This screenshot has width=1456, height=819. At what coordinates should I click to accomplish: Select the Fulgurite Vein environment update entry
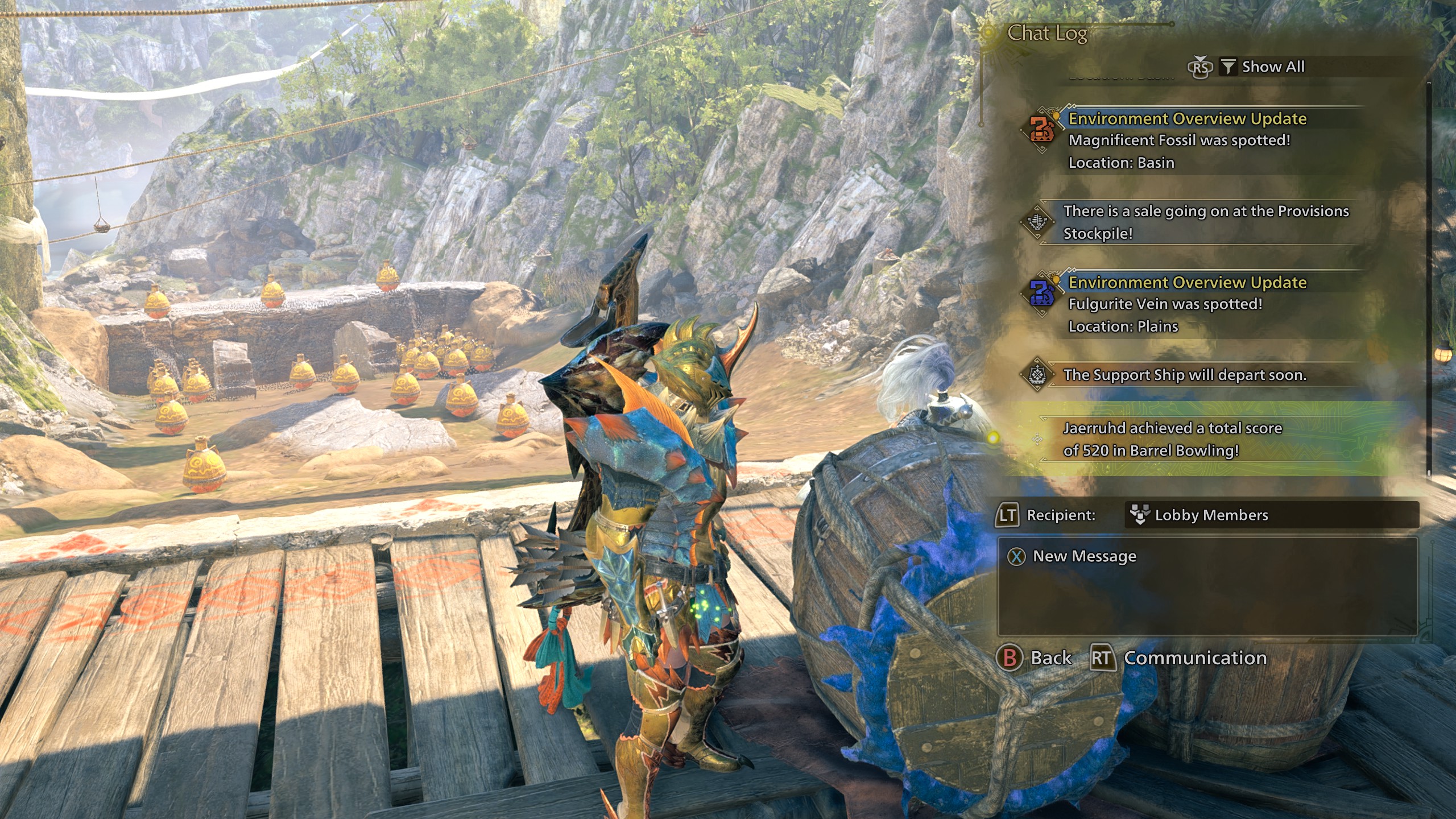pos(1189,304)
